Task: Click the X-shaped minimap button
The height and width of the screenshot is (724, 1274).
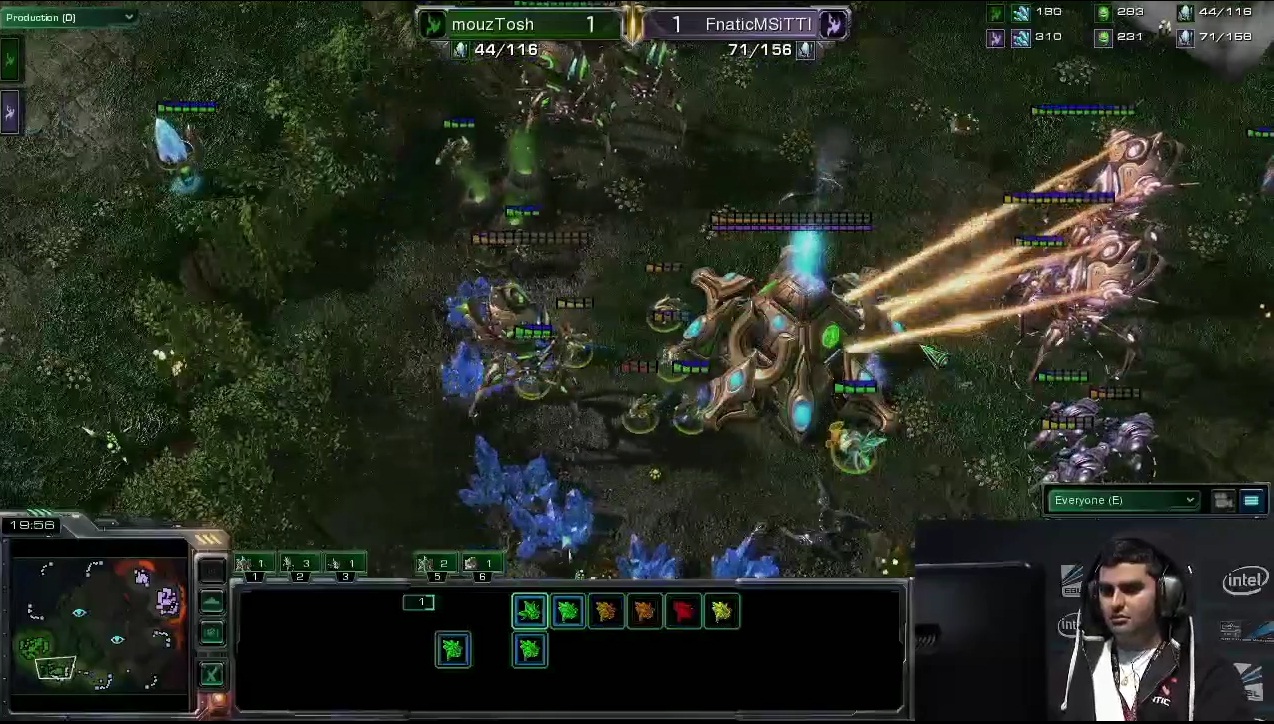Action: [211, 673]
